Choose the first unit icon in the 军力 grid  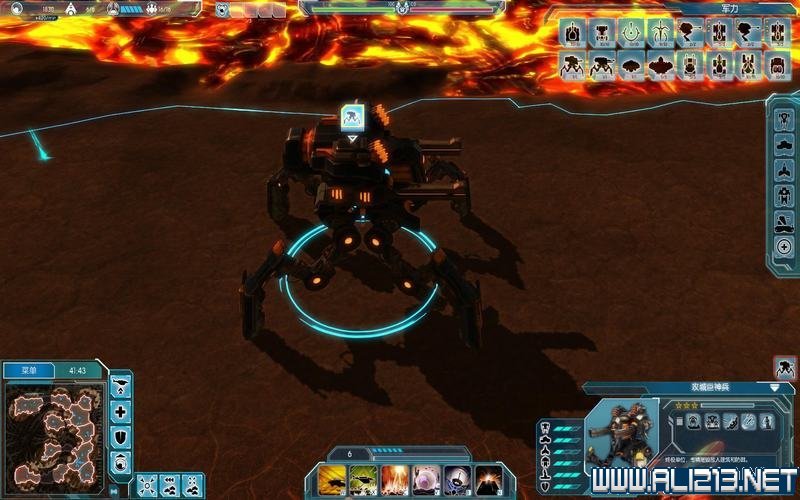[573, 33]
